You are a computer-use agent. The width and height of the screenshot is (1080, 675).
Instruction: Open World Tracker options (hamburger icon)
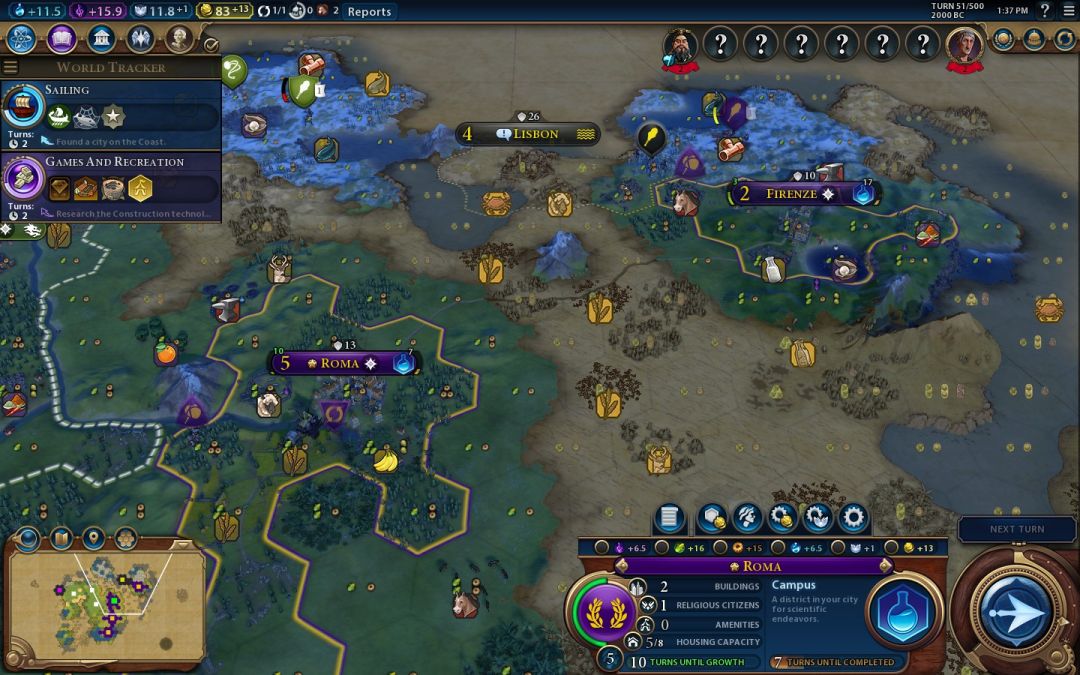pyautogui.click(x=11, y=67)
